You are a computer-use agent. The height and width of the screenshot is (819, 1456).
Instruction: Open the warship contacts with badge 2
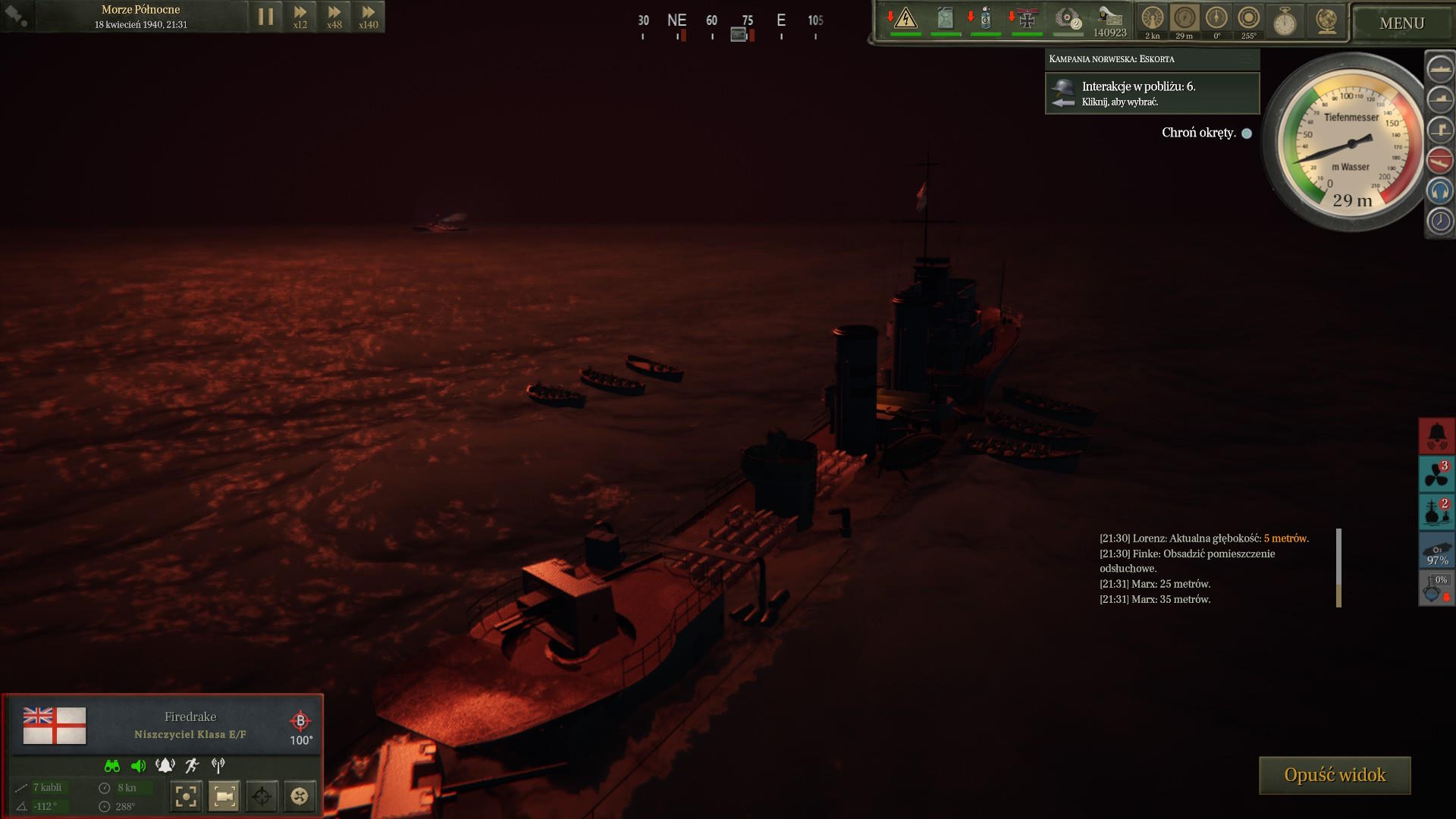click(1437, 512)
